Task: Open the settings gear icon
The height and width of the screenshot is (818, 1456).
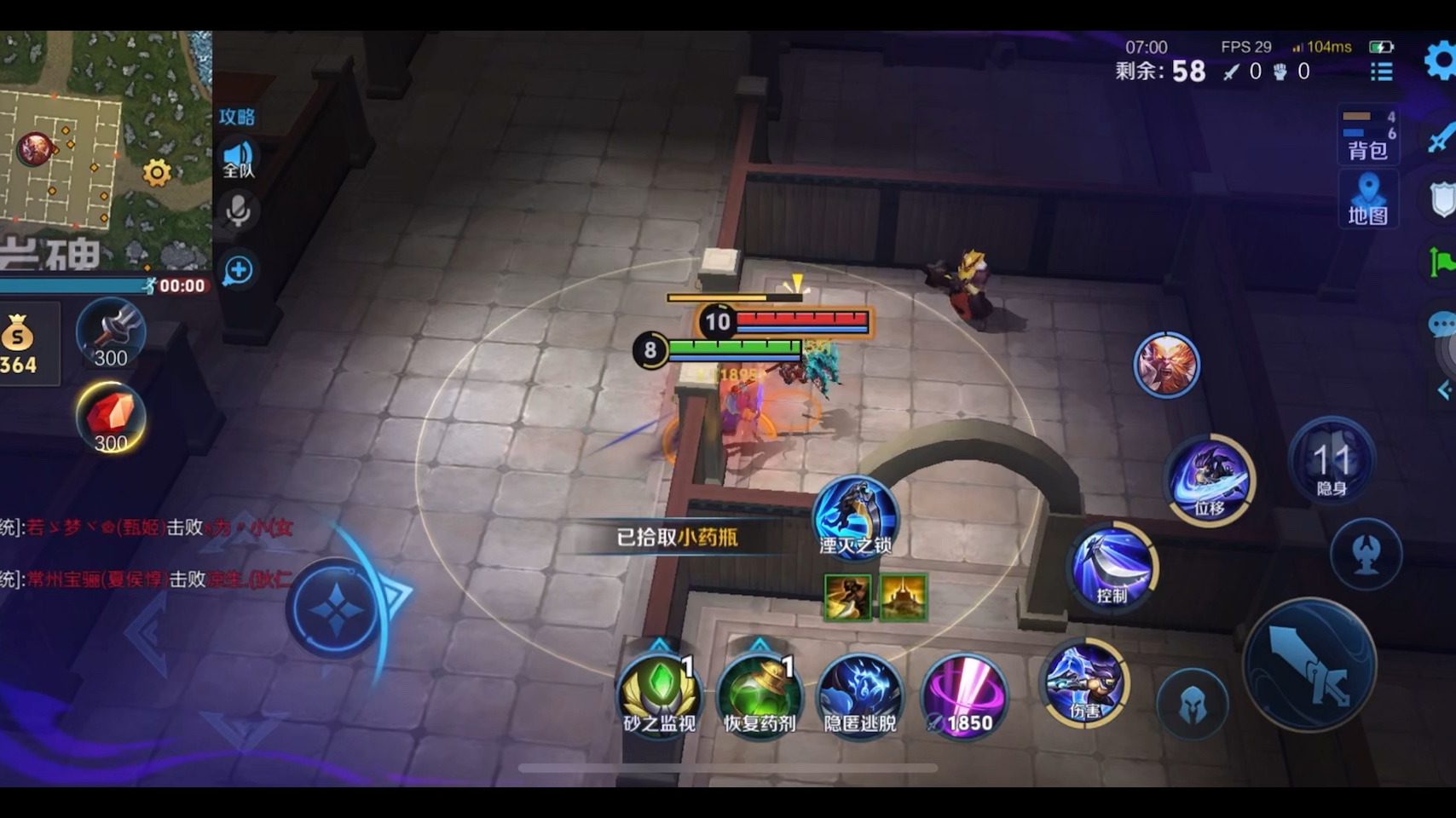Action: (1440, 61)
